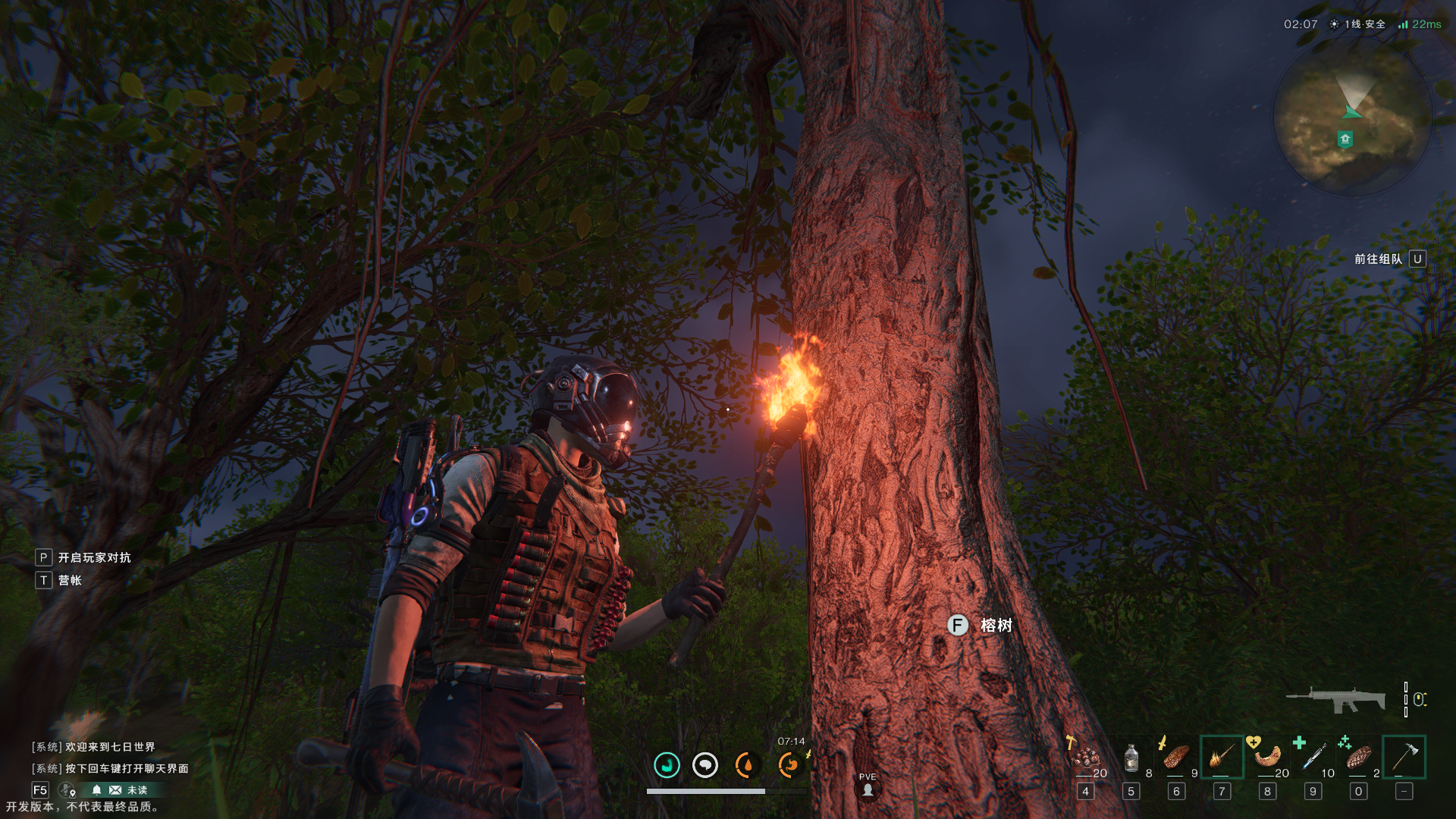
Task: Select the water bottle hotbar slot
Action: coord(1131,758)
